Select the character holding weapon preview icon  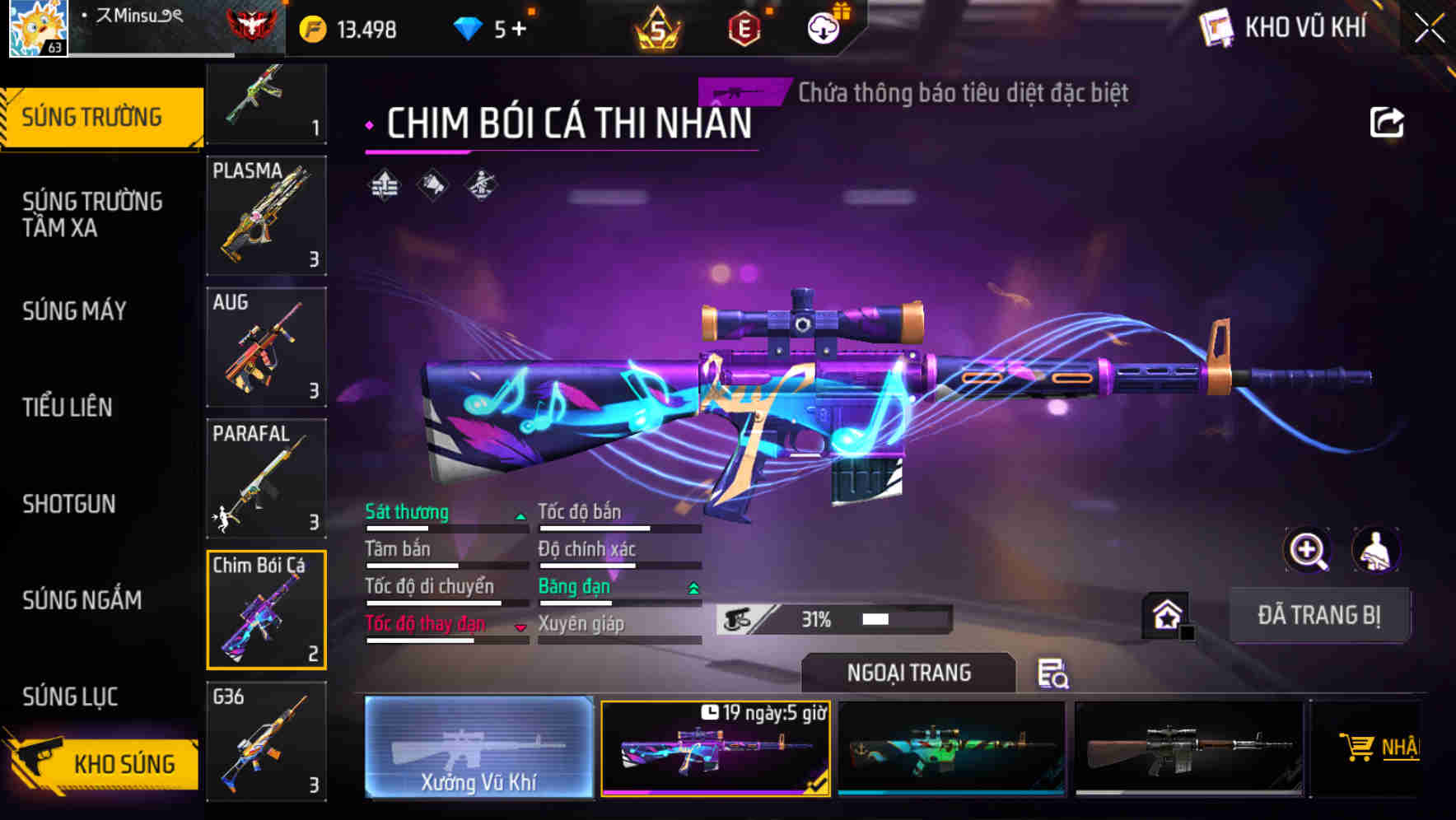click(x=1378, y=550)
